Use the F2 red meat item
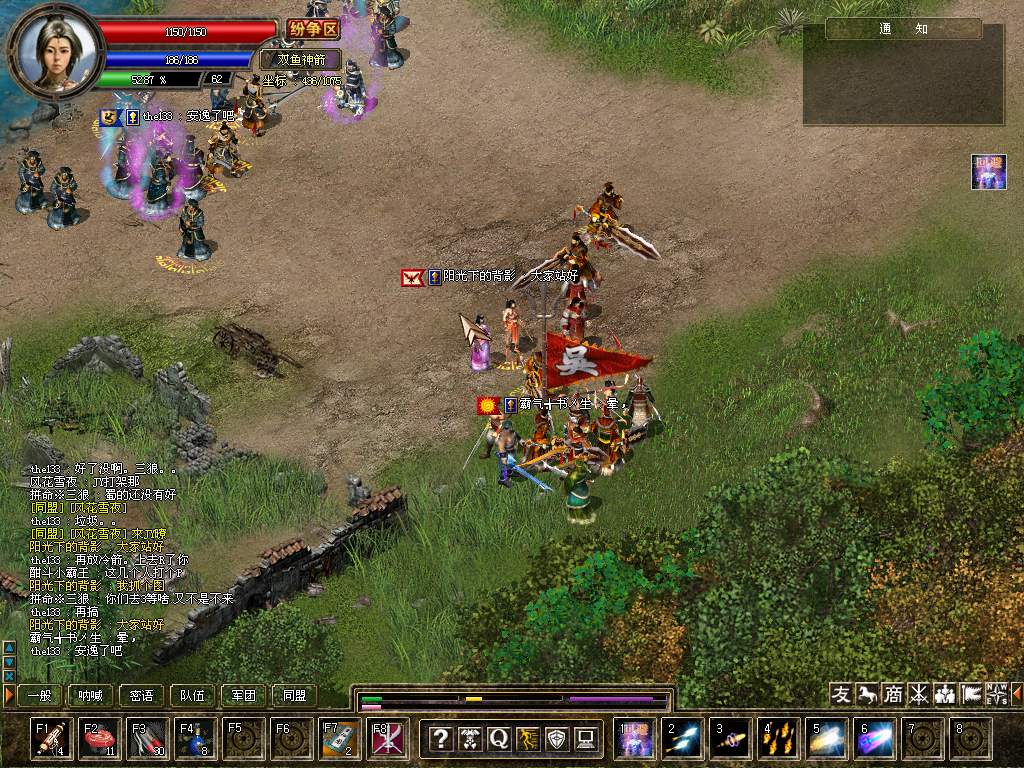The width and height of the screenshot is (1024, 768). (x=100, y=739)
